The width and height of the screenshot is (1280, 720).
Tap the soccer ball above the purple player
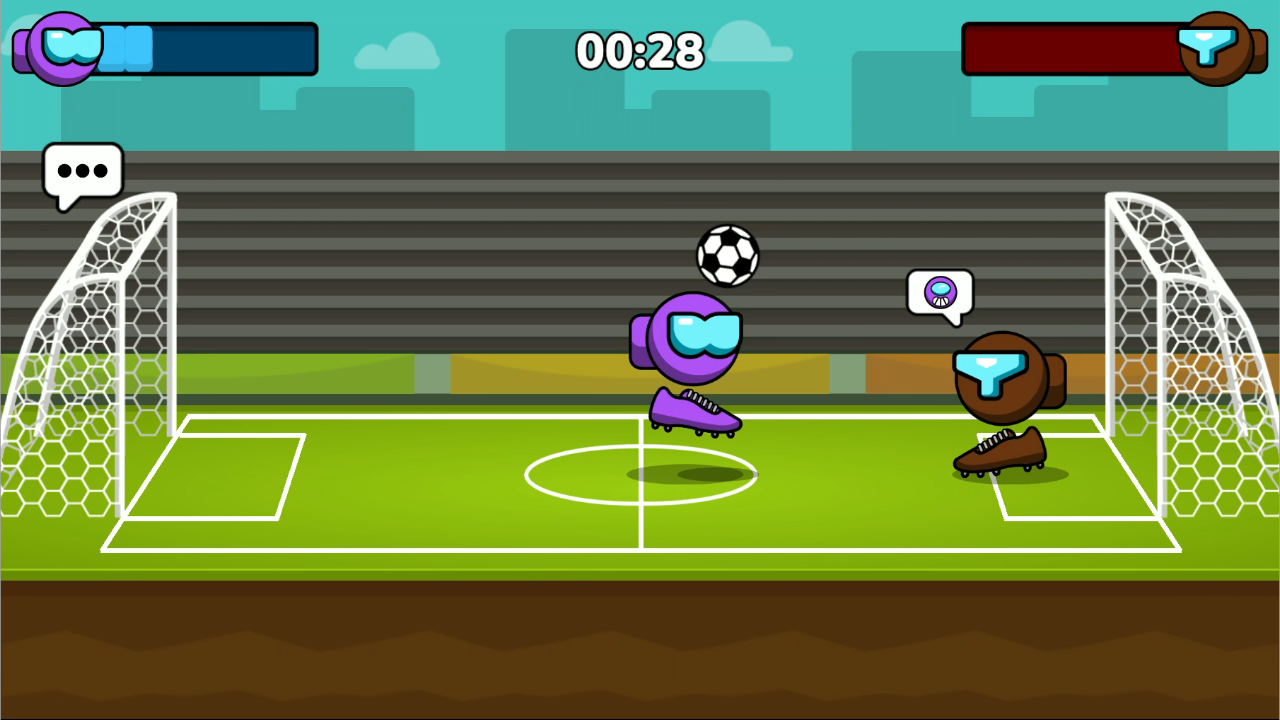click(x=727, y=257)
